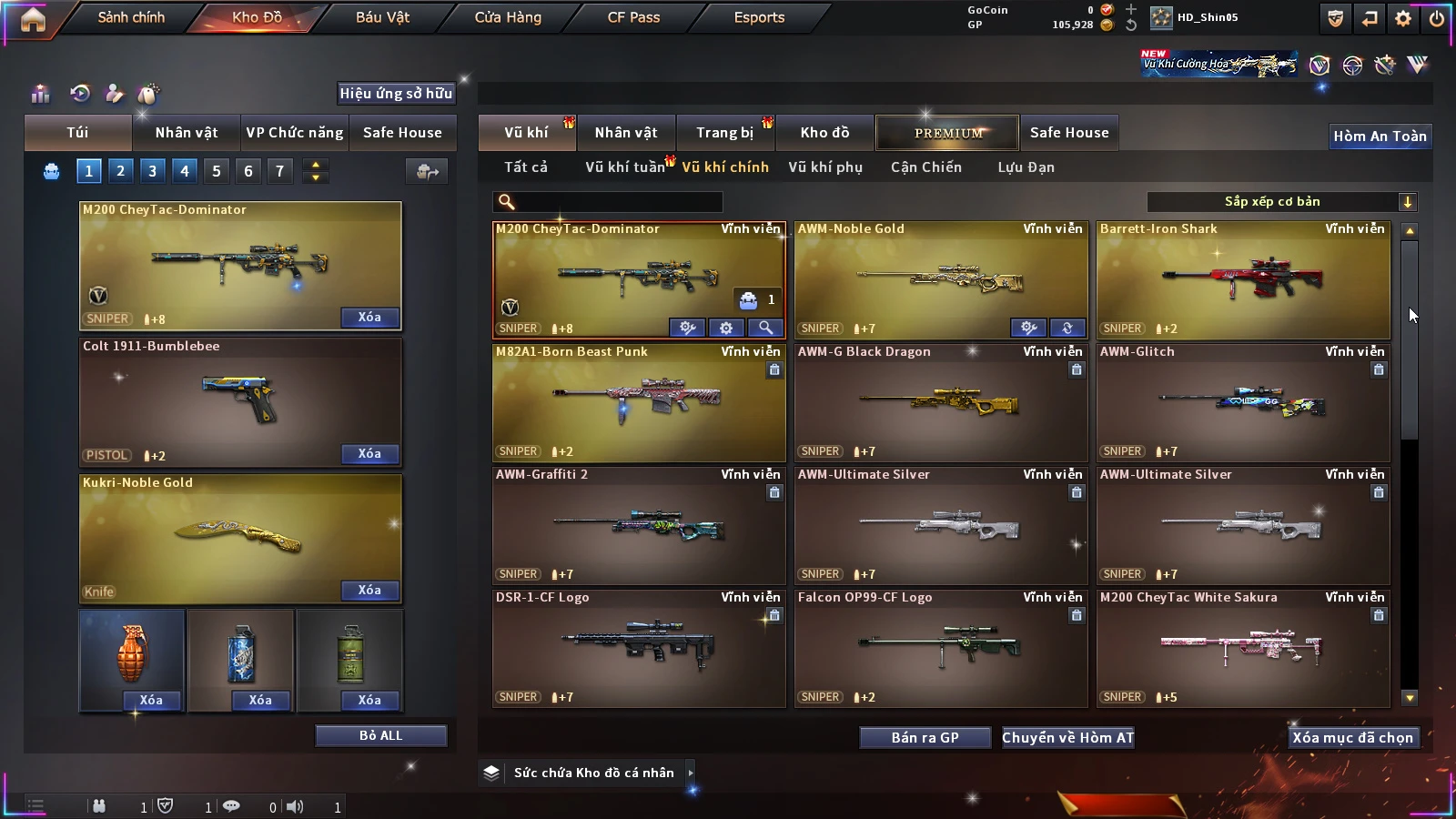The width and height of the screenshot is (1456, 819).
Task: Pick the M200 CheyTac White Sakura
Action: [1243, 648]
